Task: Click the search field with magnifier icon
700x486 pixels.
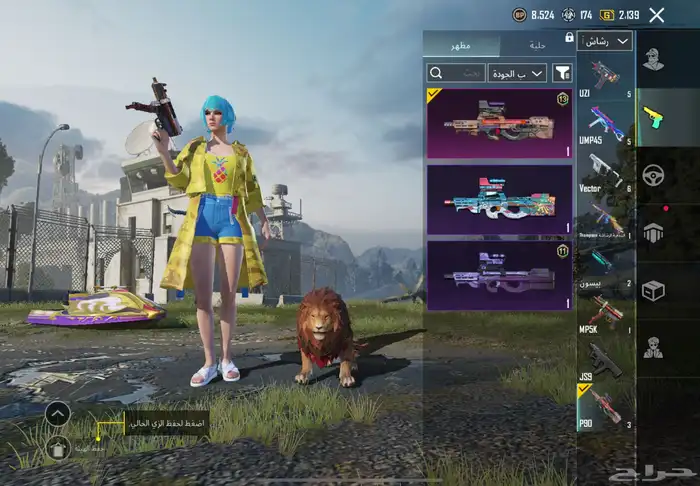Action: pos(456,73)
